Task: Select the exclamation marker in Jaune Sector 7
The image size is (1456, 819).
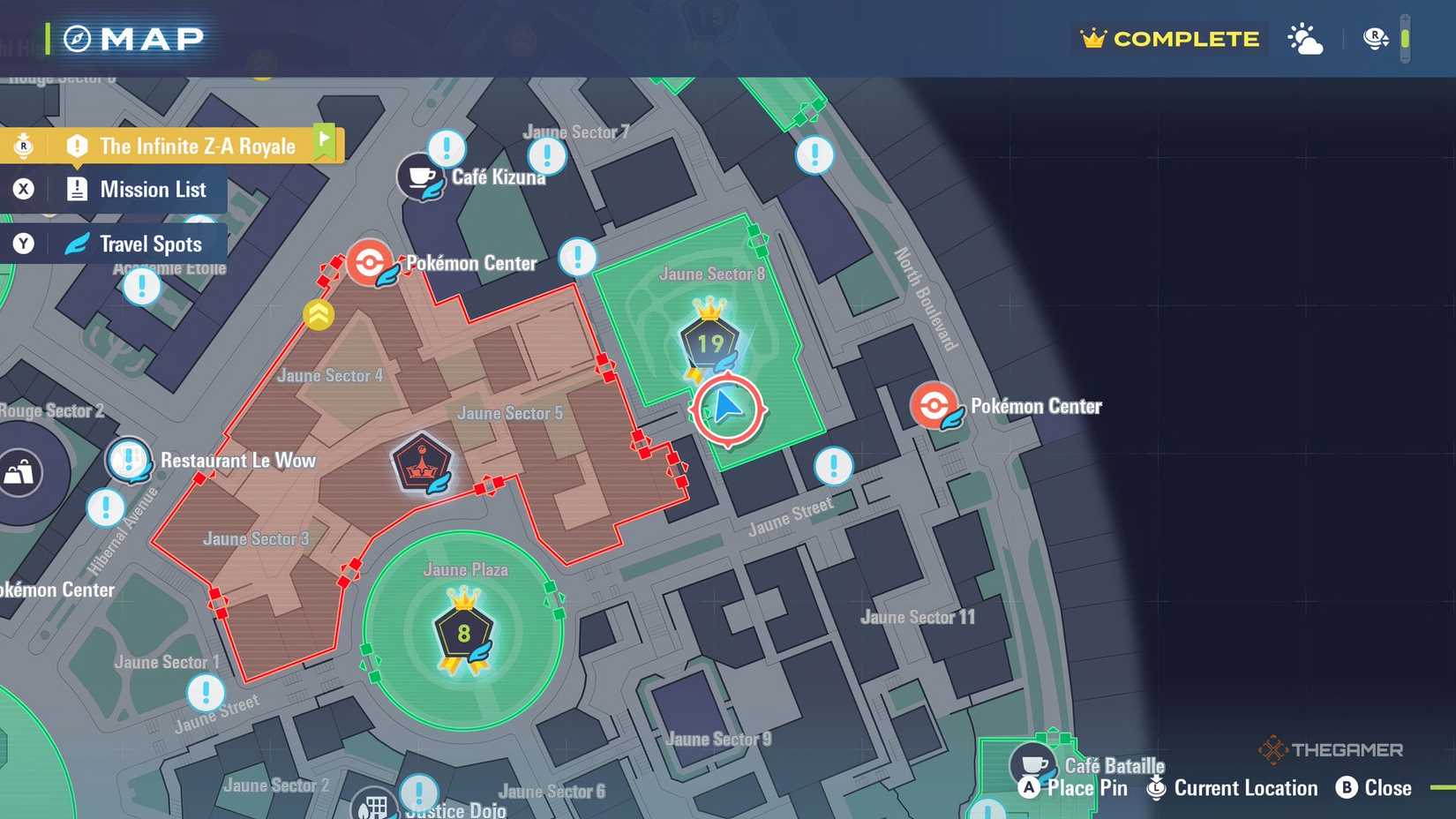Action: click(x=547, y=156)
